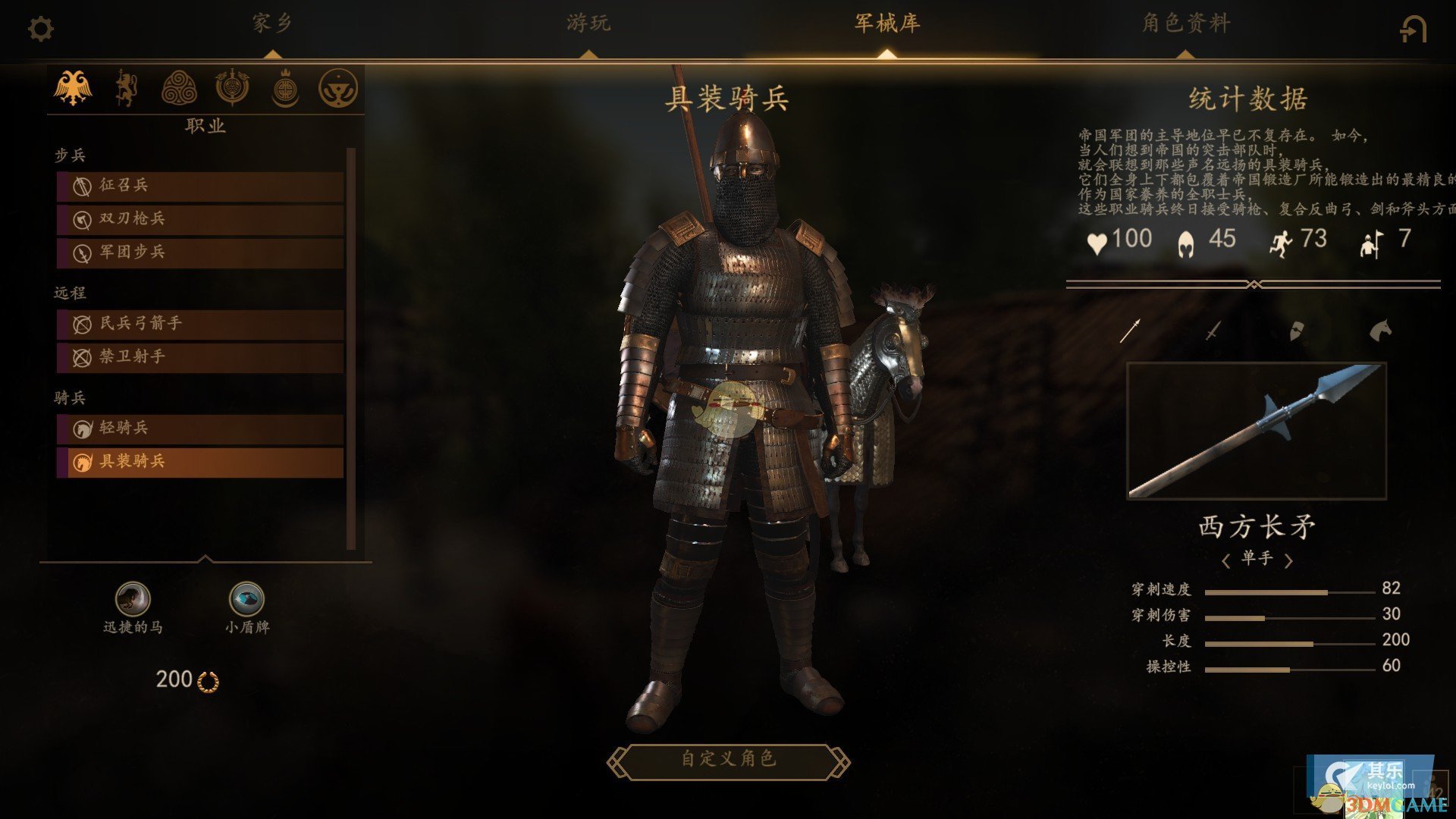Show the shield equipment icon
The height and width of the screenshot is (819, 1456).
click(x=1297, y=331)
